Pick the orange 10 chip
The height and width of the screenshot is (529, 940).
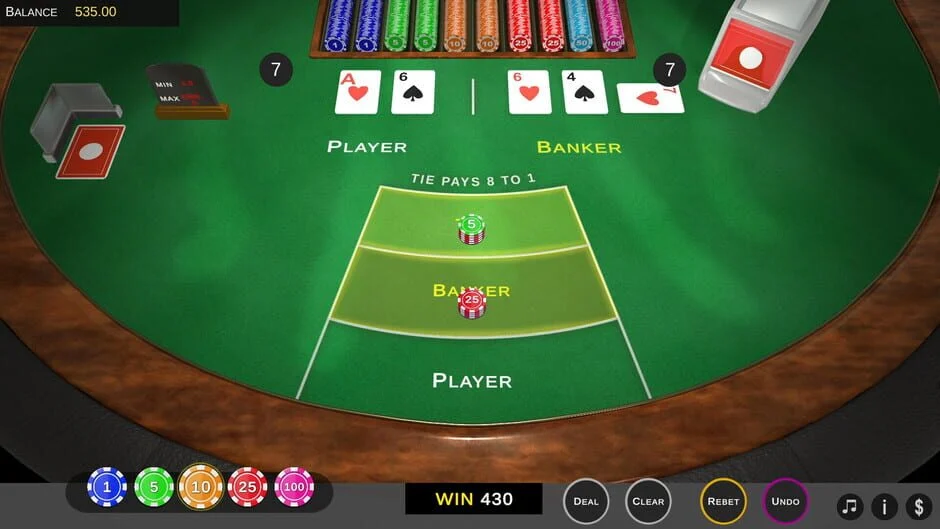201,487
